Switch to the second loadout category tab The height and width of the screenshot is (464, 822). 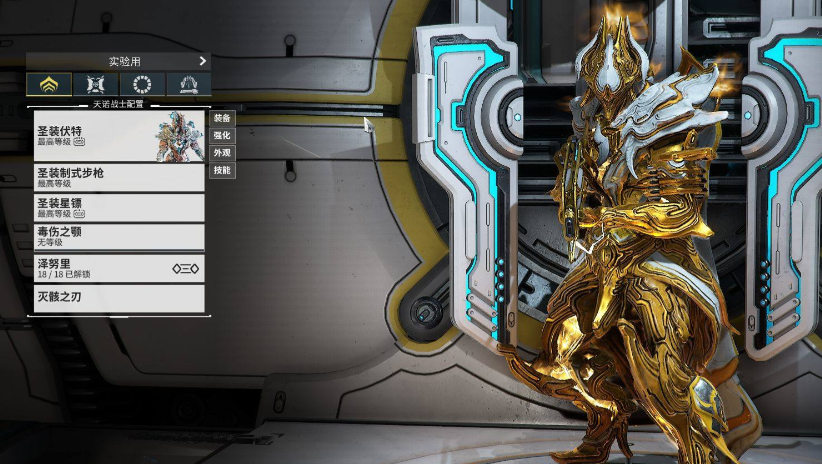tap(95, 85)
